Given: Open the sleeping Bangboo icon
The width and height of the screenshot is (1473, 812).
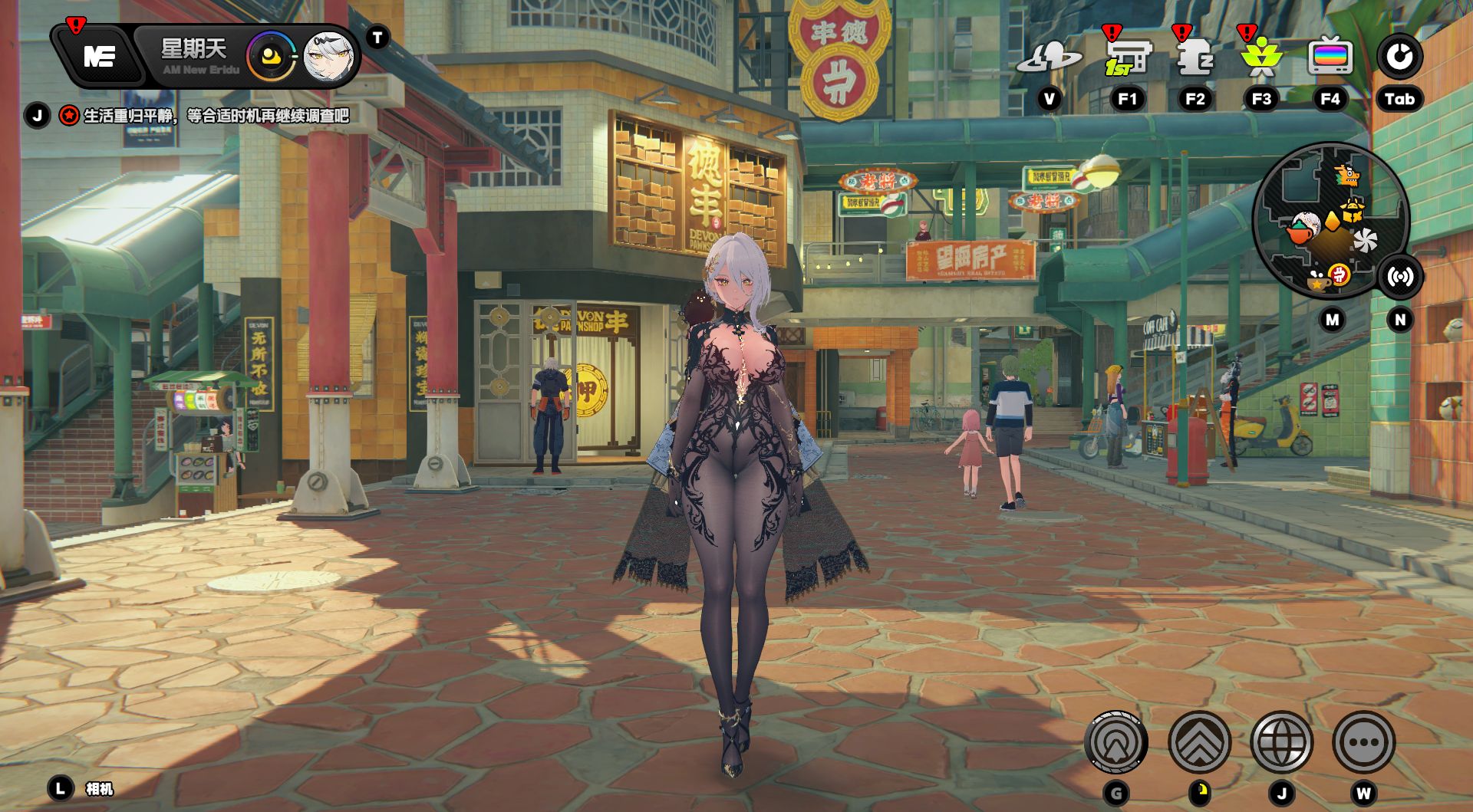Looking at the screenshot, I should click(1195, 58).
